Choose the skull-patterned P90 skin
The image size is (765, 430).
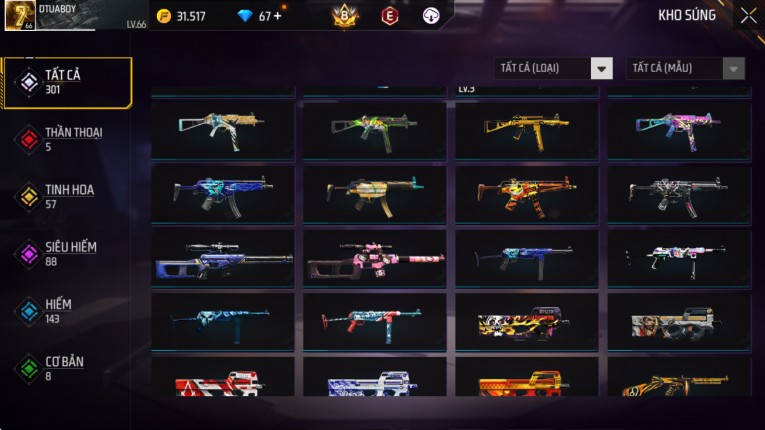tap(527, 323)
